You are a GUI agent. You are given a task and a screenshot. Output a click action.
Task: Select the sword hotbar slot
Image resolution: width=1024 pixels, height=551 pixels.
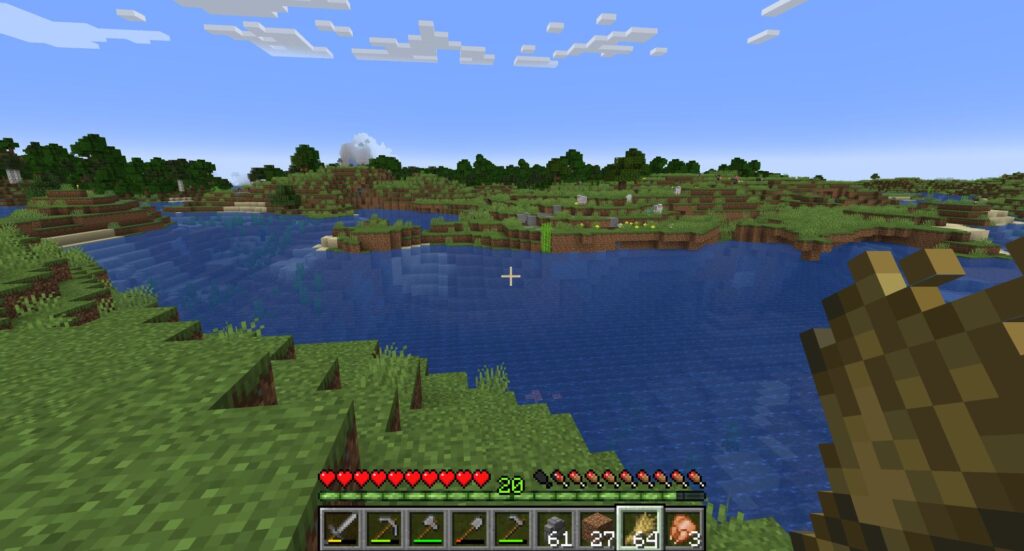[x=340, y=527]
